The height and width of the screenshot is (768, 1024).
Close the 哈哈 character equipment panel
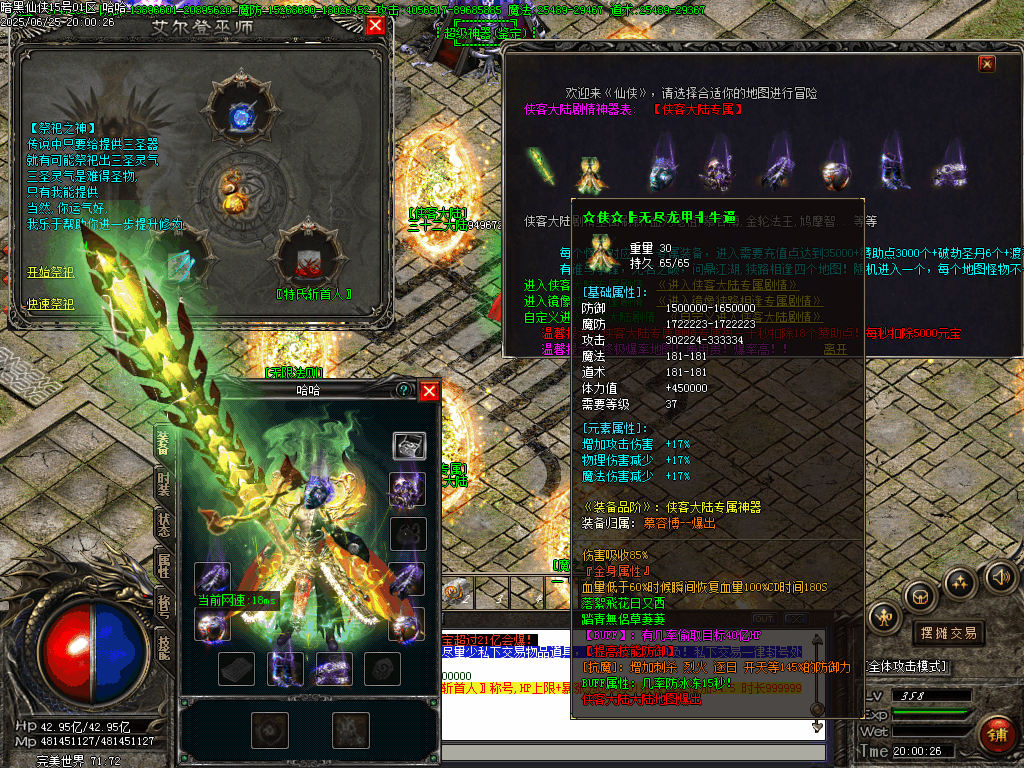429,390
